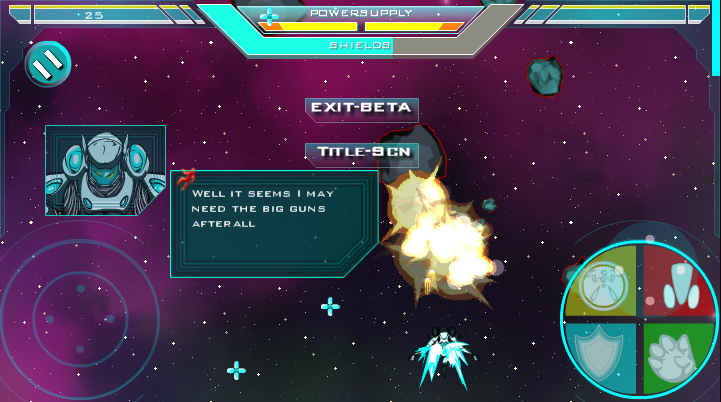Screen dimensions: 721x402
Task: Click the EXIT-BETA button
Action: (x=361, y=108)
